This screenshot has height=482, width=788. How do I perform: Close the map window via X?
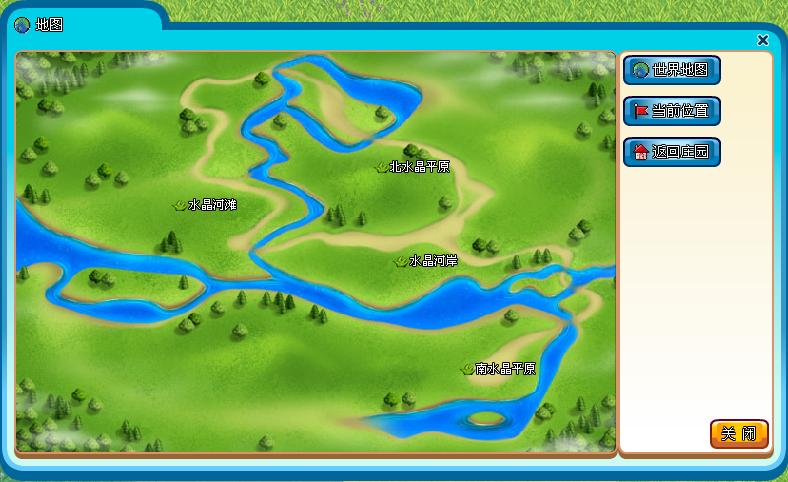[763, 40]
